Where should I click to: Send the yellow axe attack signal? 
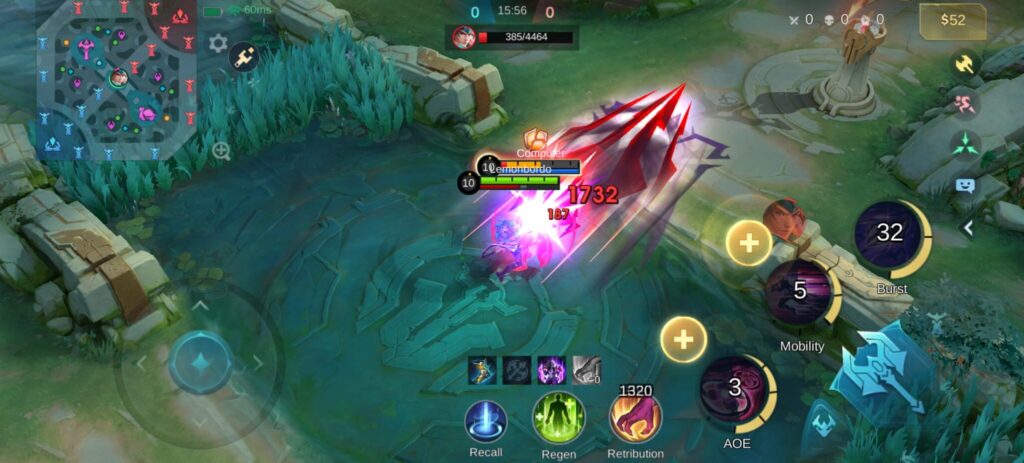coord(965,63)
